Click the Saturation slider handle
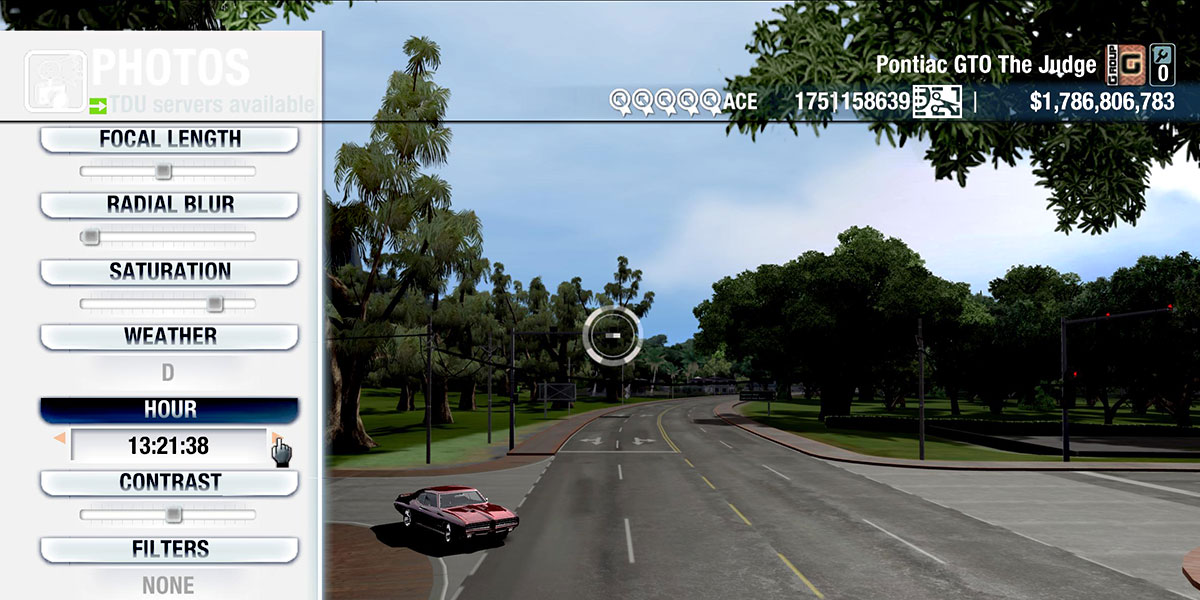This screenshot has width=1200, height=600. 214,304
